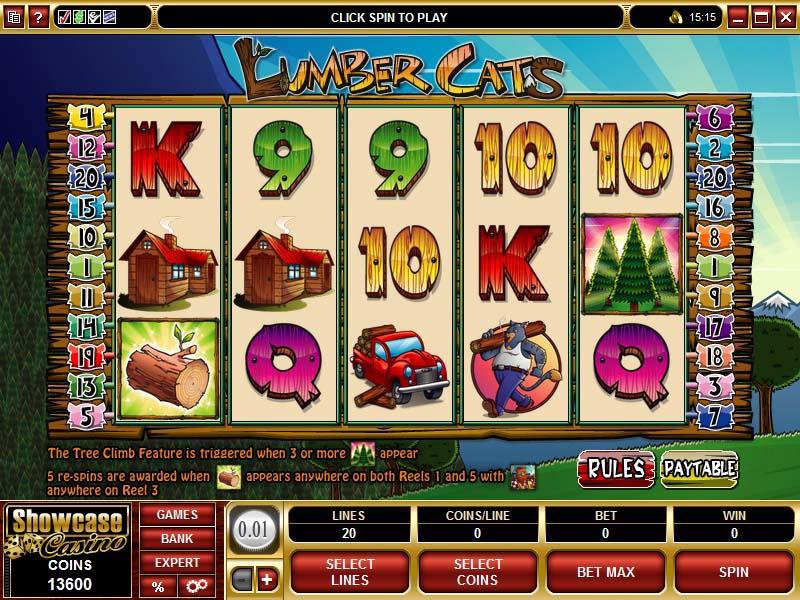Click the SELECT COINS button

point(478,572)
